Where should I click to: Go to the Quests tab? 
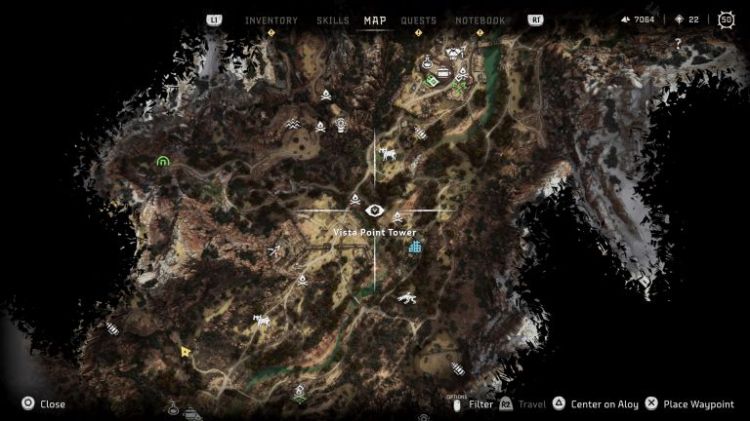(x=418, y=20)
